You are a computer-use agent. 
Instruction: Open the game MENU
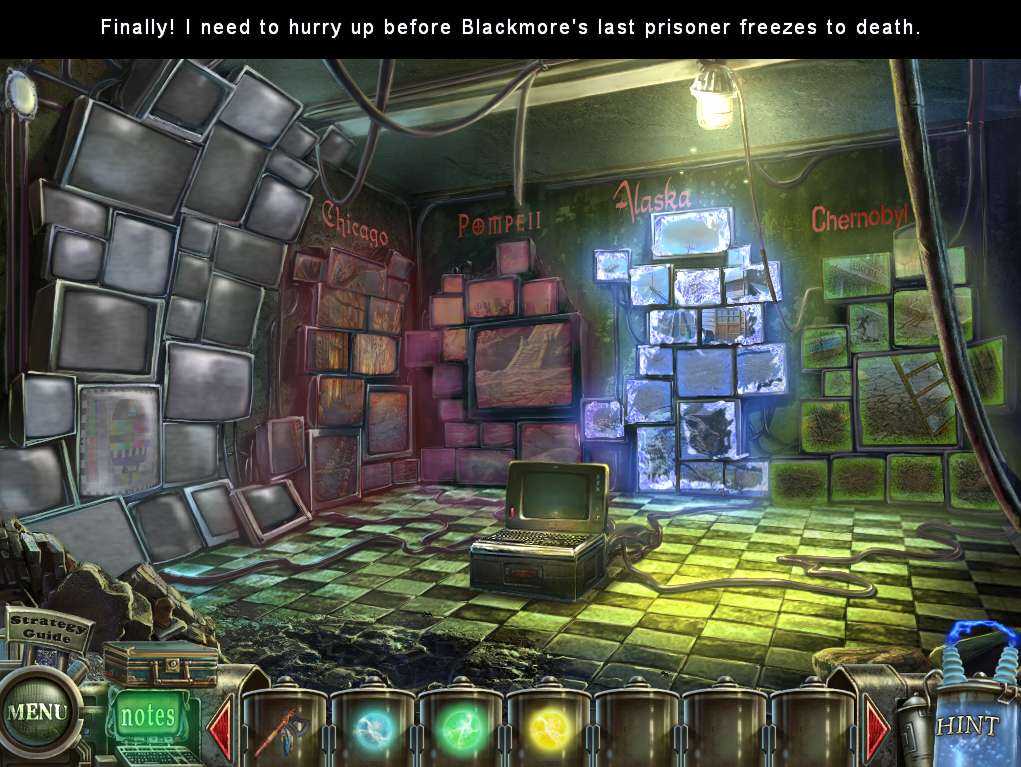pyautogui.click(x=37, y=713)
